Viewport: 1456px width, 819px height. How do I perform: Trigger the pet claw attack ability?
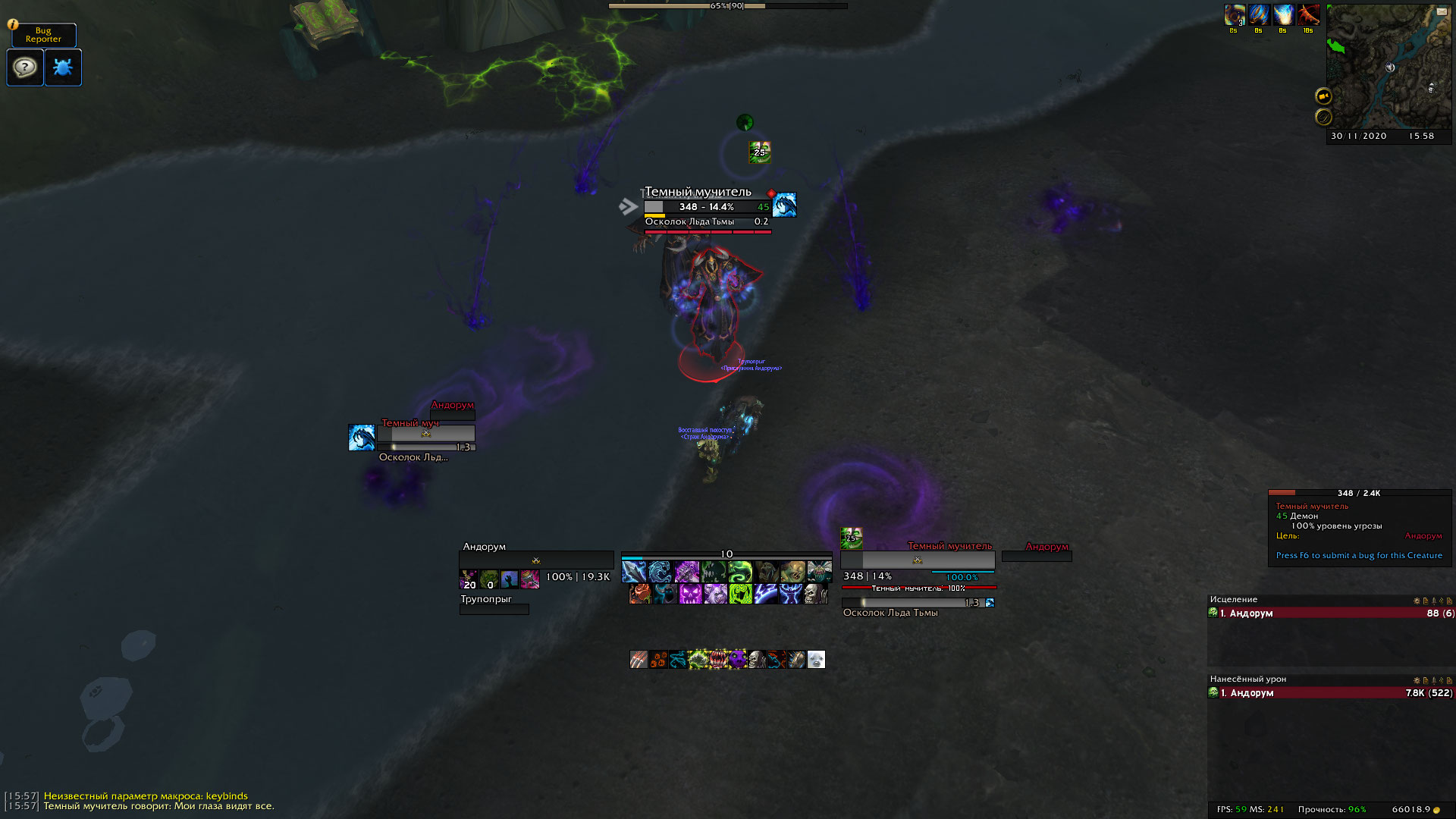(x=639, y=660)
